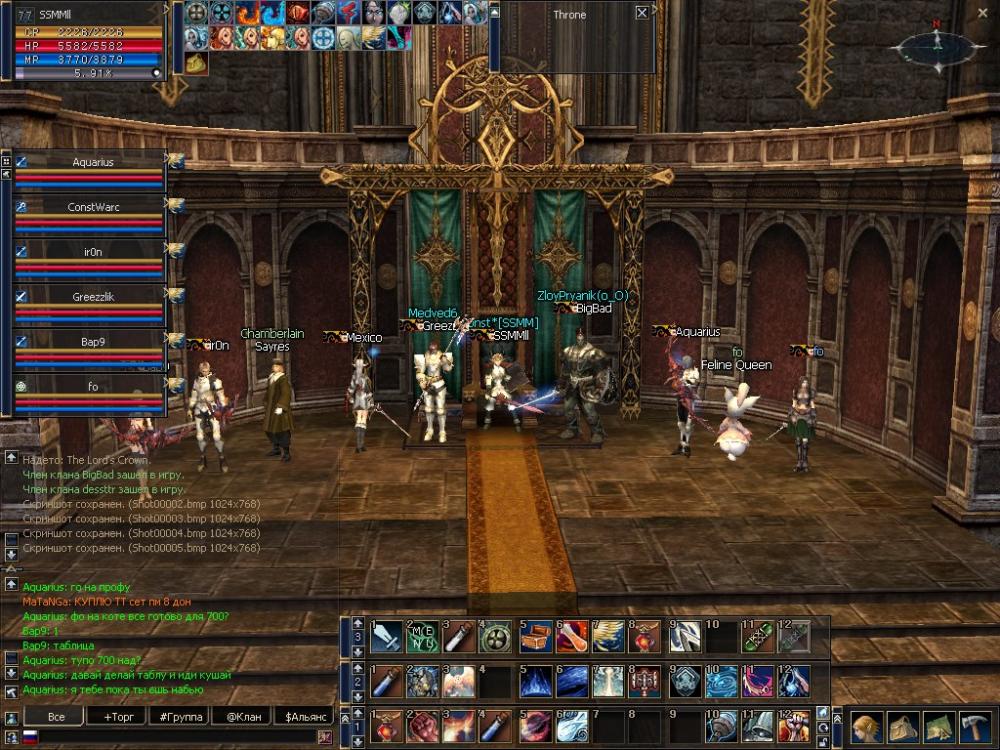
Task: Switch to the Все chat tab
Action: point(55,716)
